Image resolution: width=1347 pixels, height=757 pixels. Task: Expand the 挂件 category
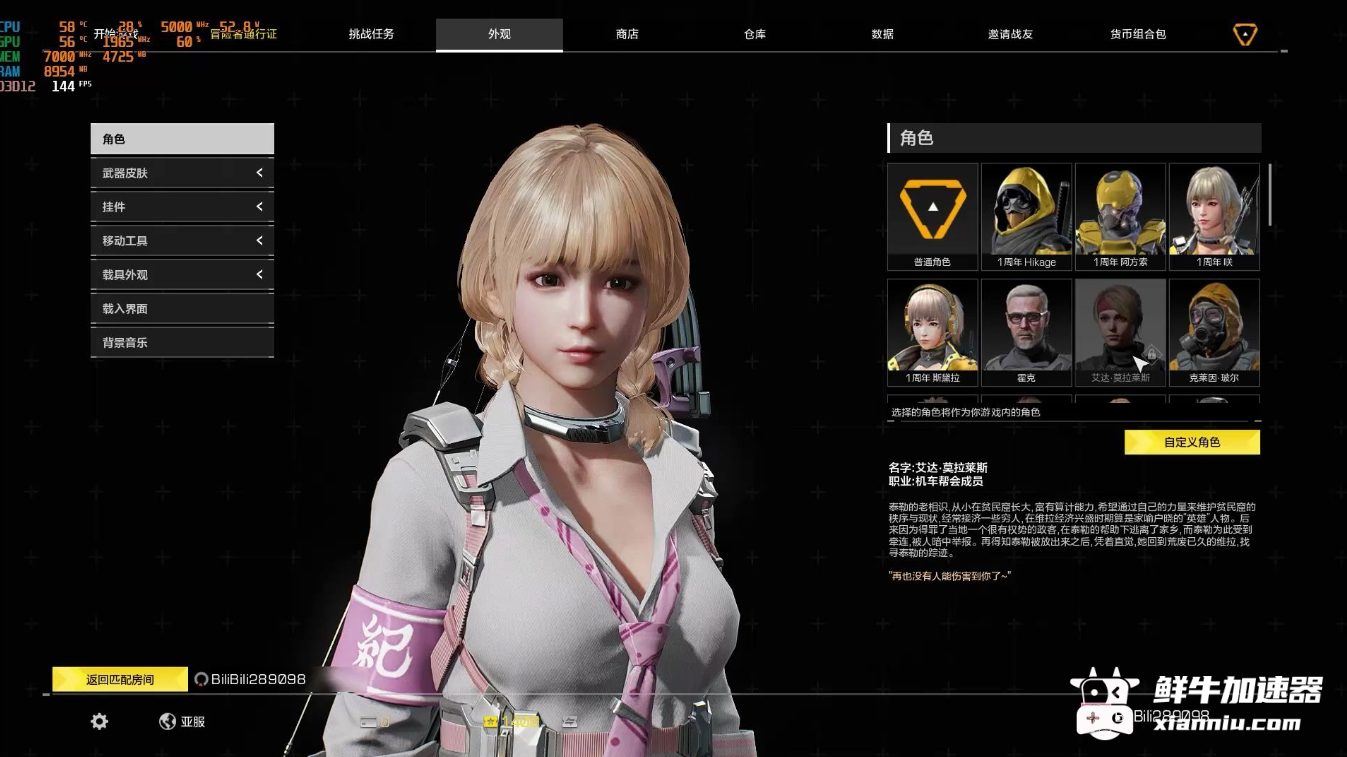click(x=182, y=207)
